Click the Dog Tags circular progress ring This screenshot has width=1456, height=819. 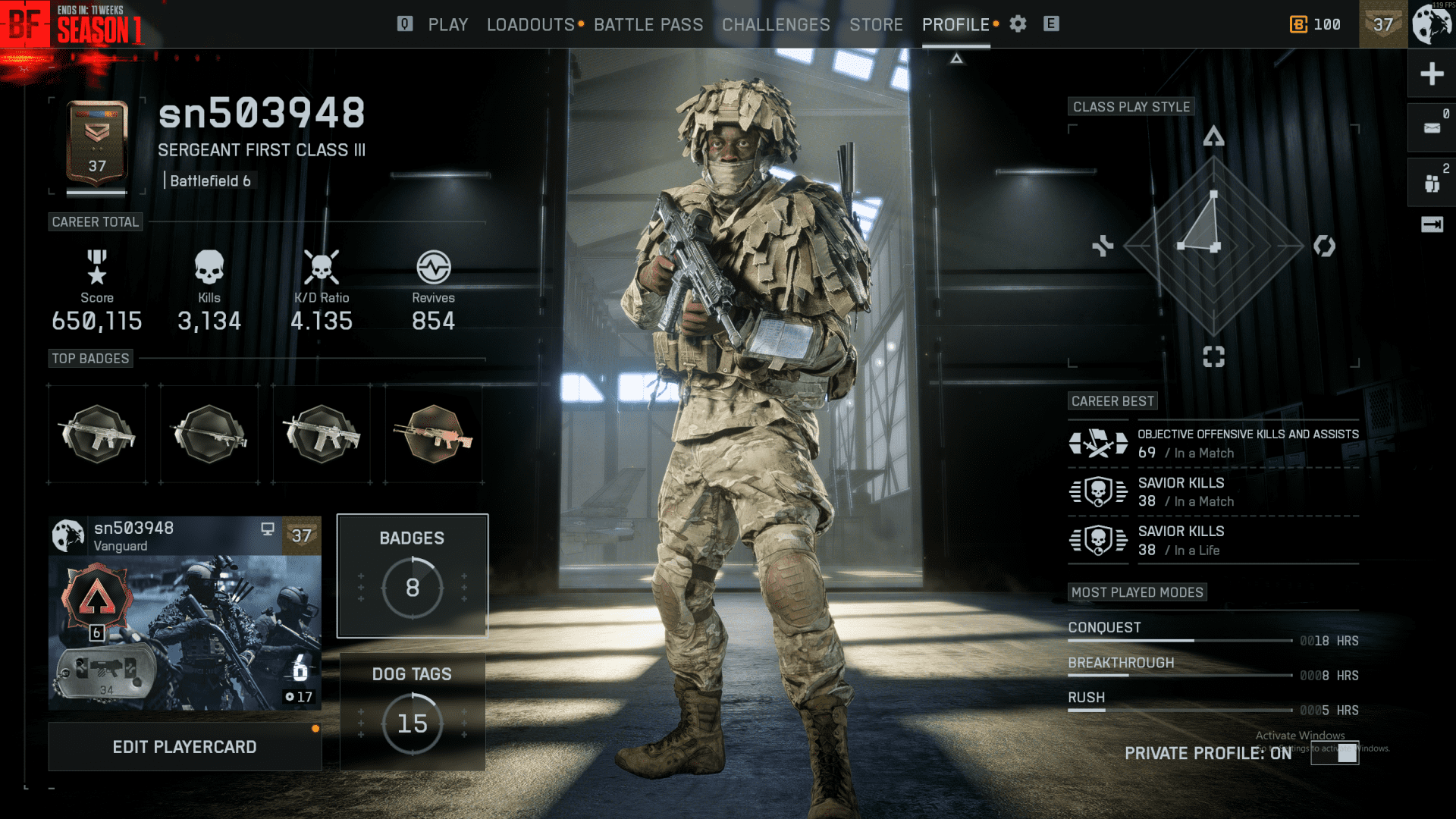tap(412, 724)
